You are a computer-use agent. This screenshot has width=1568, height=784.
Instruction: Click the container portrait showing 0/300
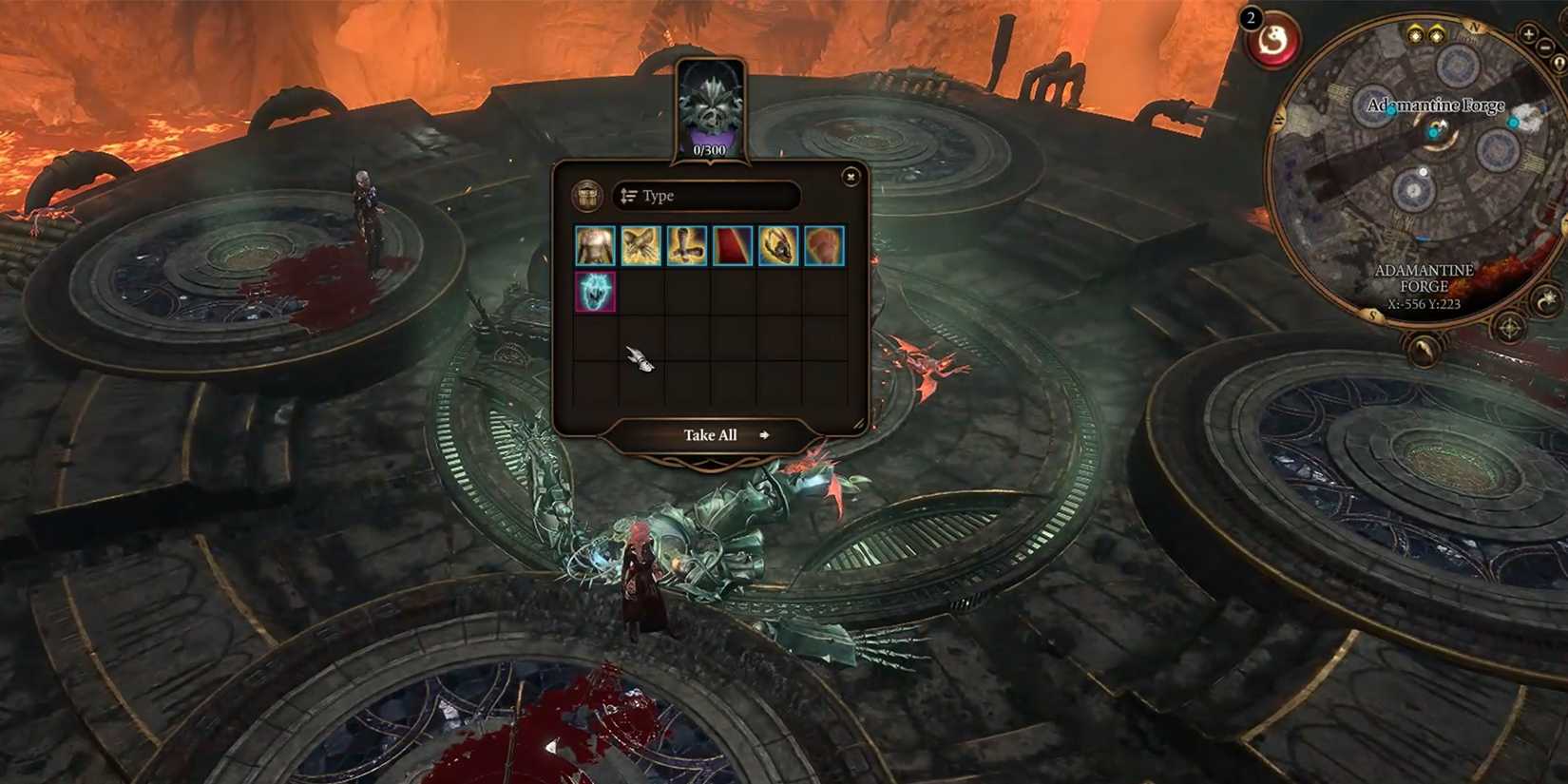[x=711, y=107]
